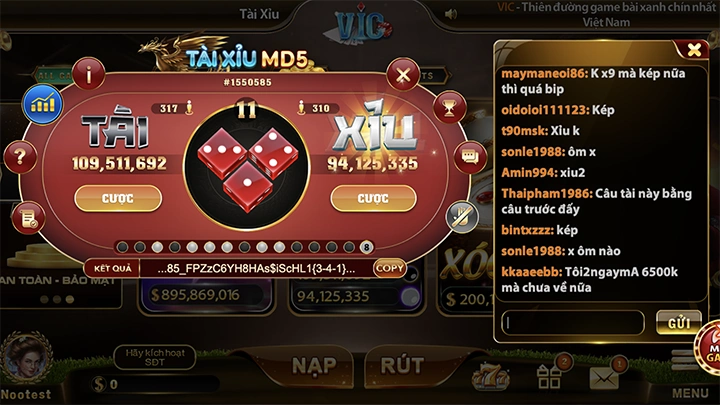Open the mail envelope inbox

(603, 377)
